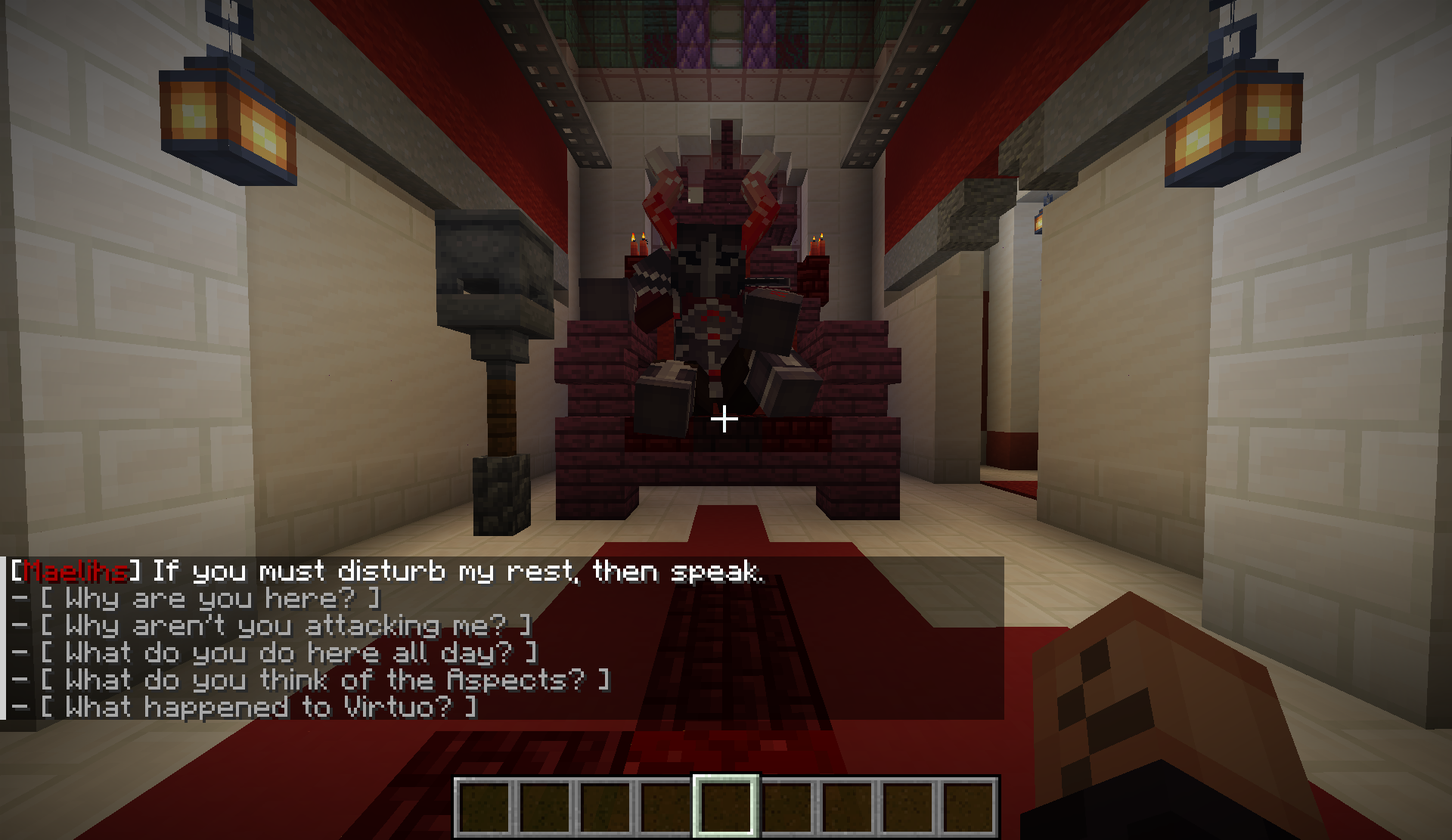Select "What do you do here all day?"

point(288,653)
